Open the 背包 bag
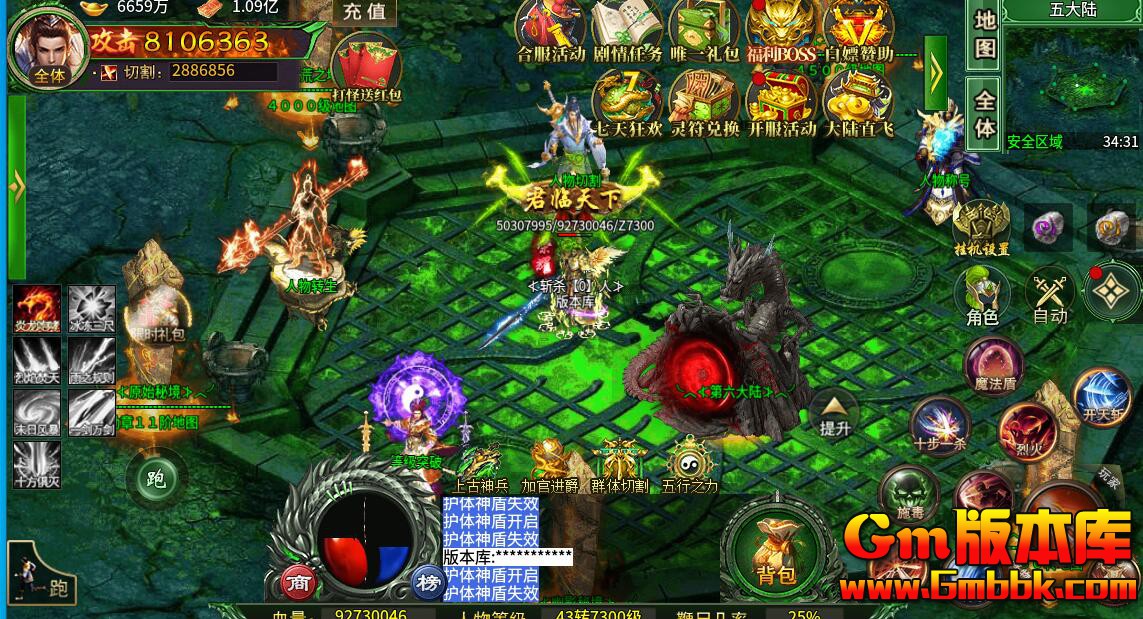Image resolution: width=1143 pixels, height=619 pixels. point(776,550)
